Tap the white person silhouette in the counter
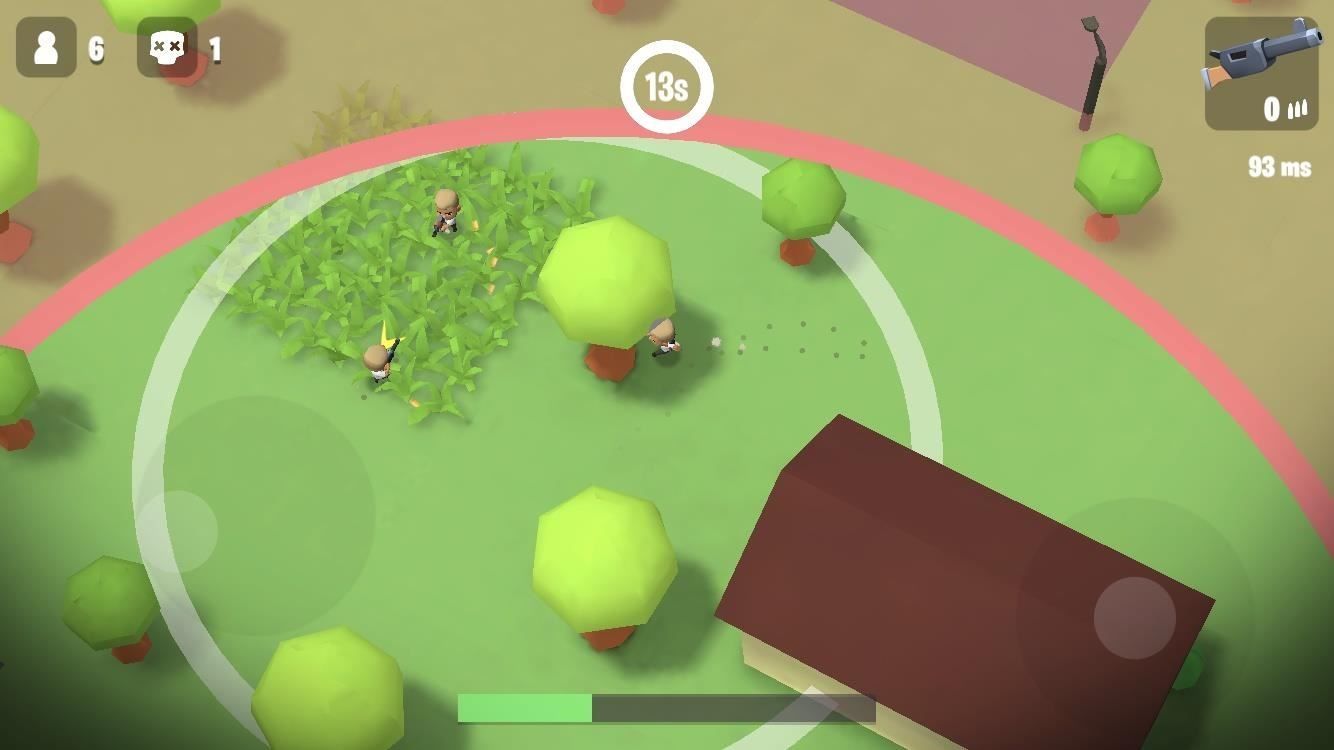 (x=44, y=46)
